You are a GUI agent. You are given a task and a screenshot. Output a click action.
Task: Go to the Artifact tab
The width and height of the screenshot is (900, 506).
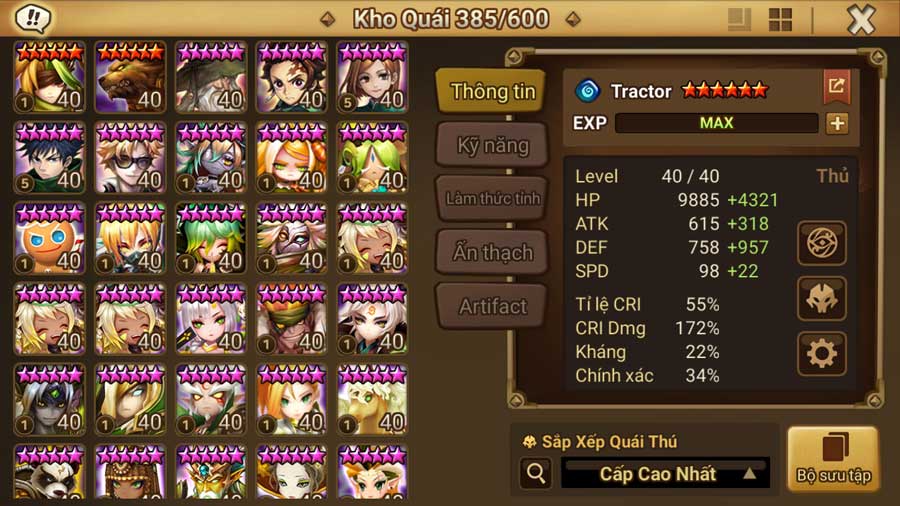coord(492,307)
